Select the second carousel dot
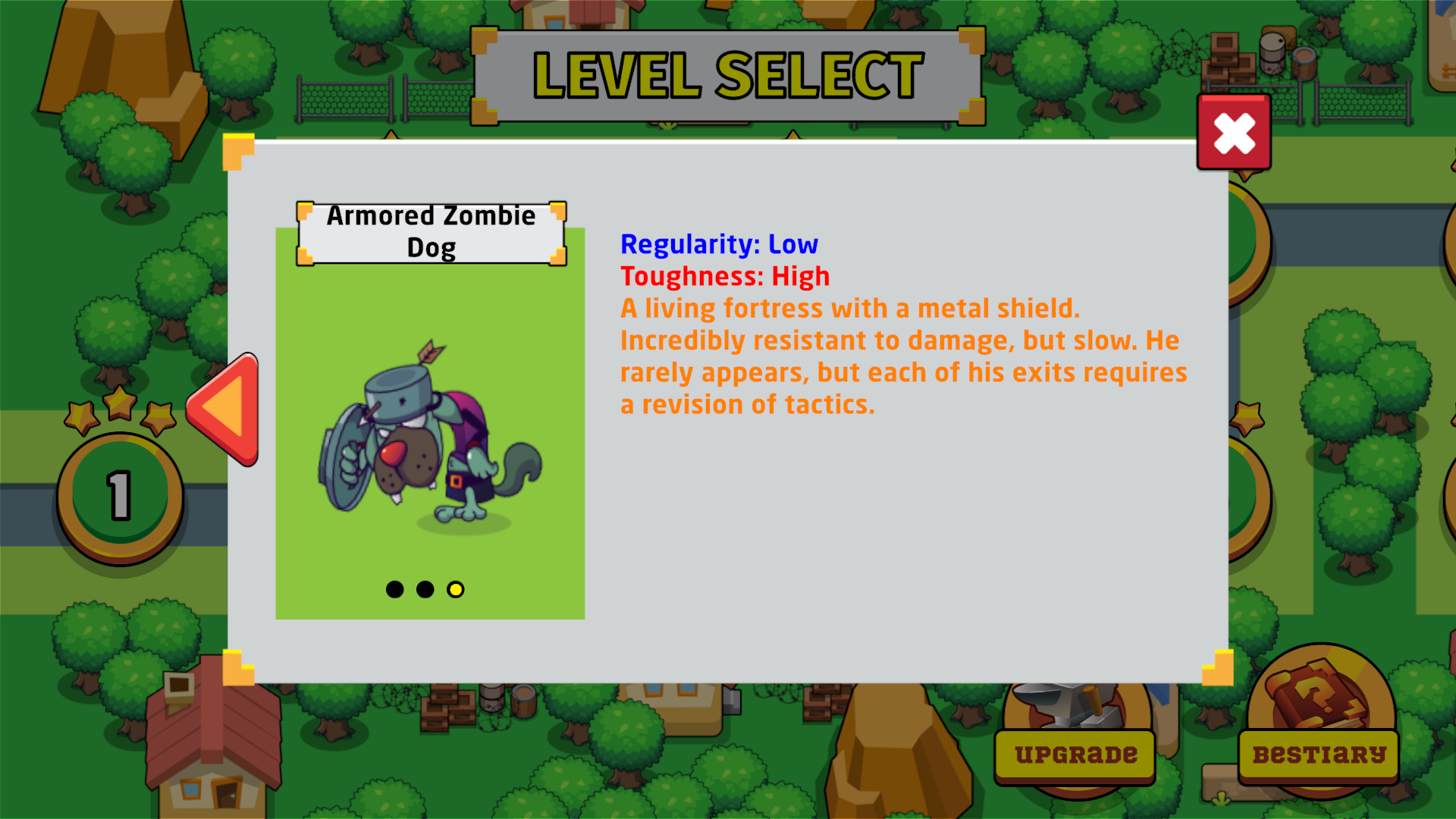The height and width of the screenshot is (819, 1456). [425, 589]
